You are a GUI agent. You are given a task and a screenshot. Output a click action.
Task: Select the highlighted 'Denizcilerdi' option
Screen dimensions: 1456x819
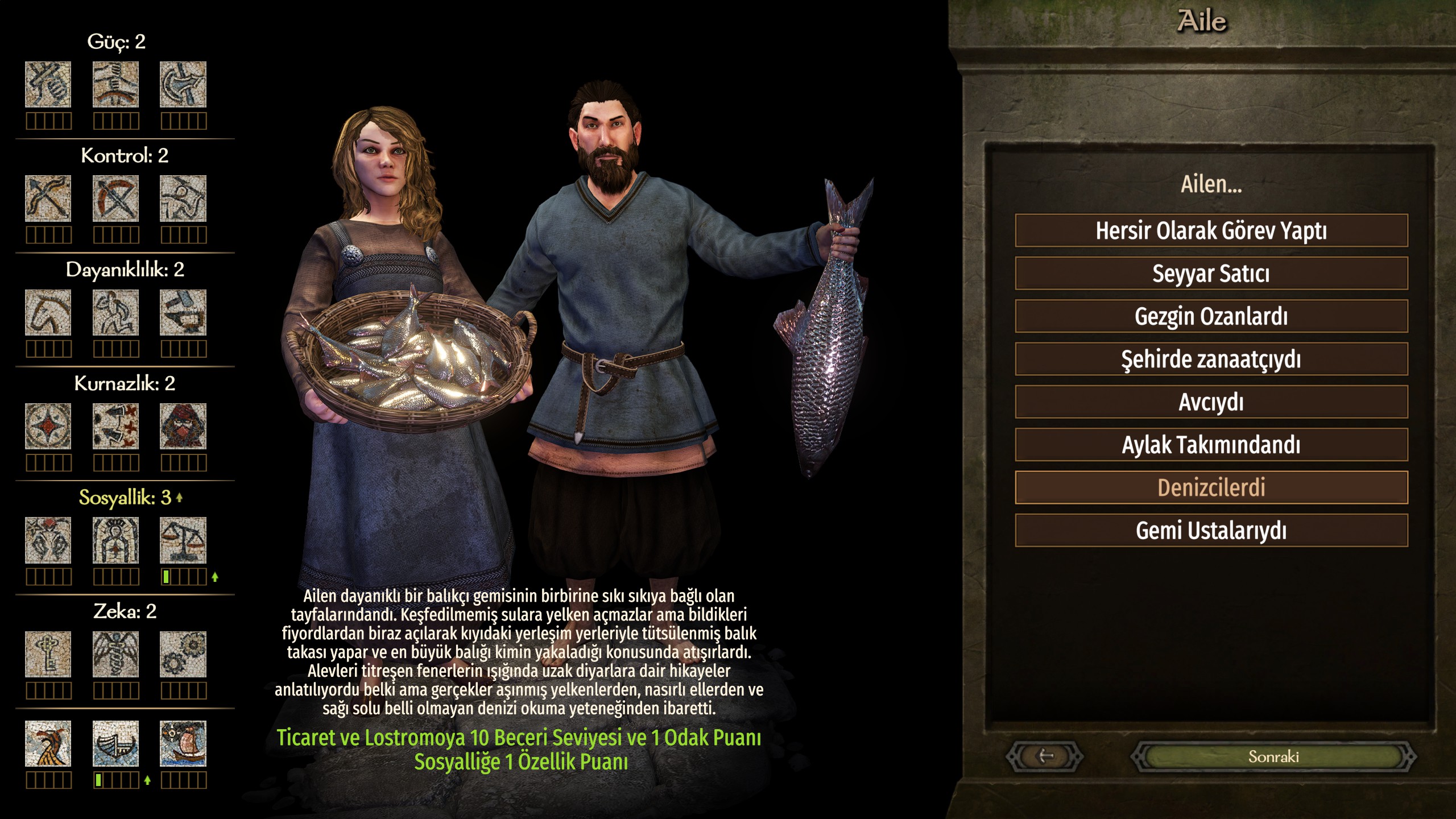pos(1211,487)
